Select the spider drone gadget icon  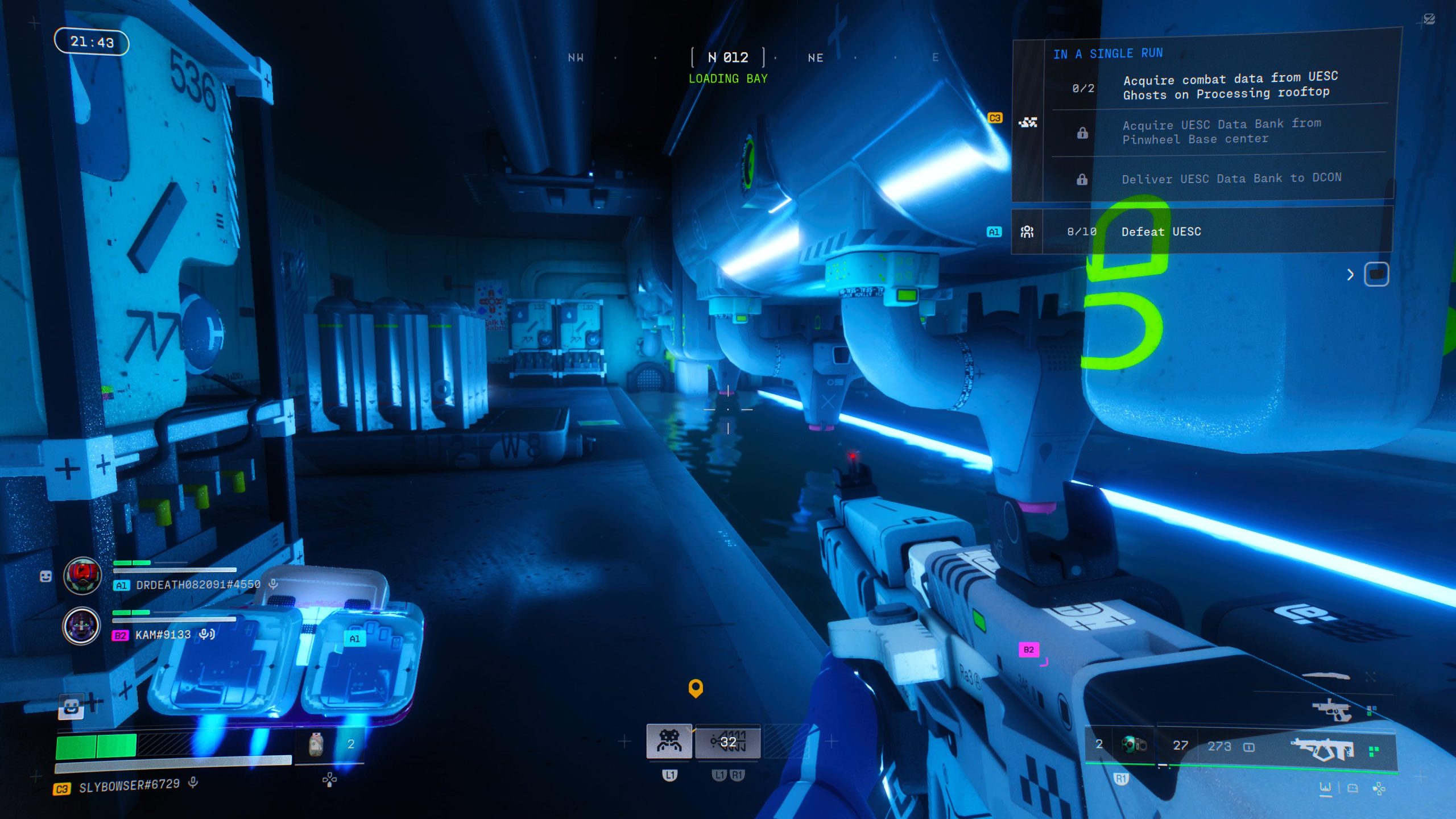(669, 741)
